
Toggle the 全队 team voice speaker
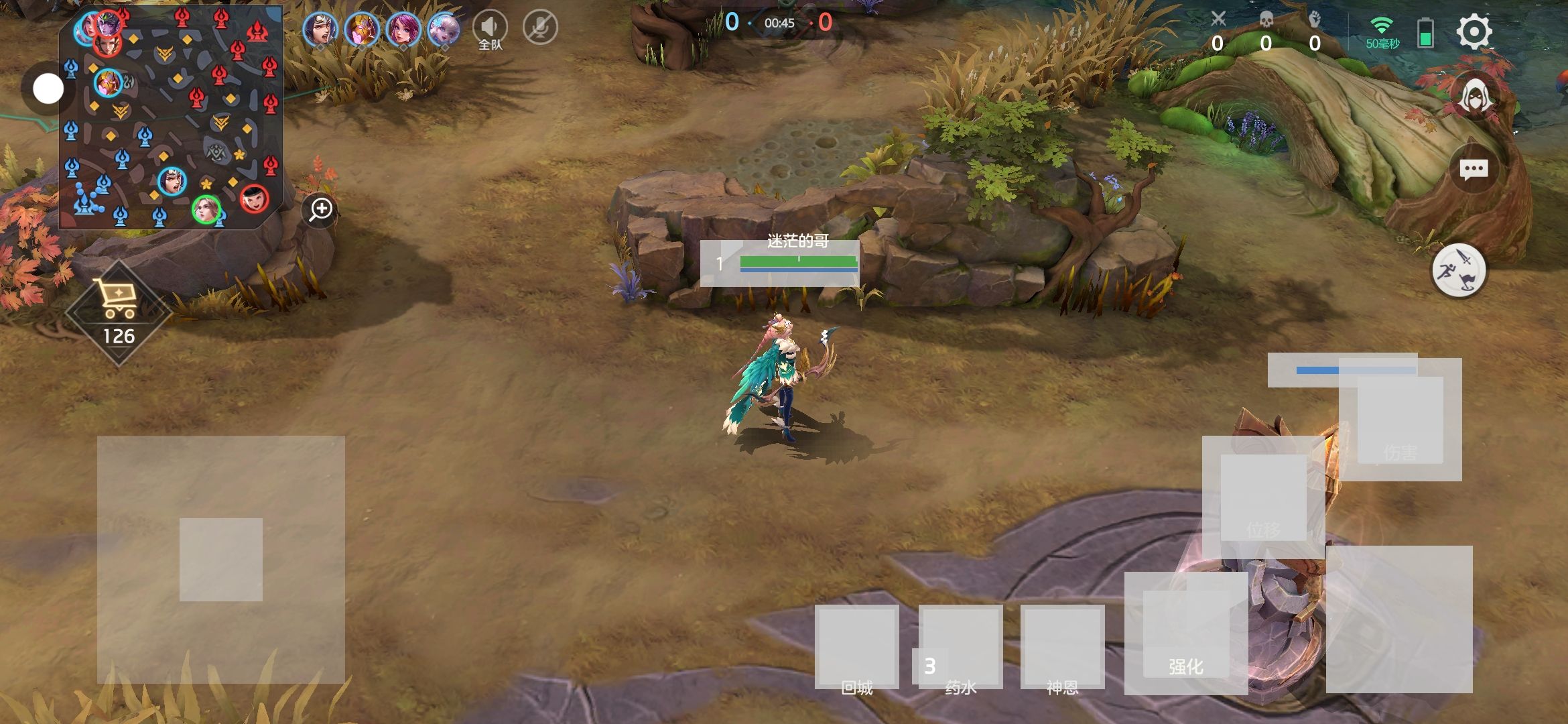[490, 28]
